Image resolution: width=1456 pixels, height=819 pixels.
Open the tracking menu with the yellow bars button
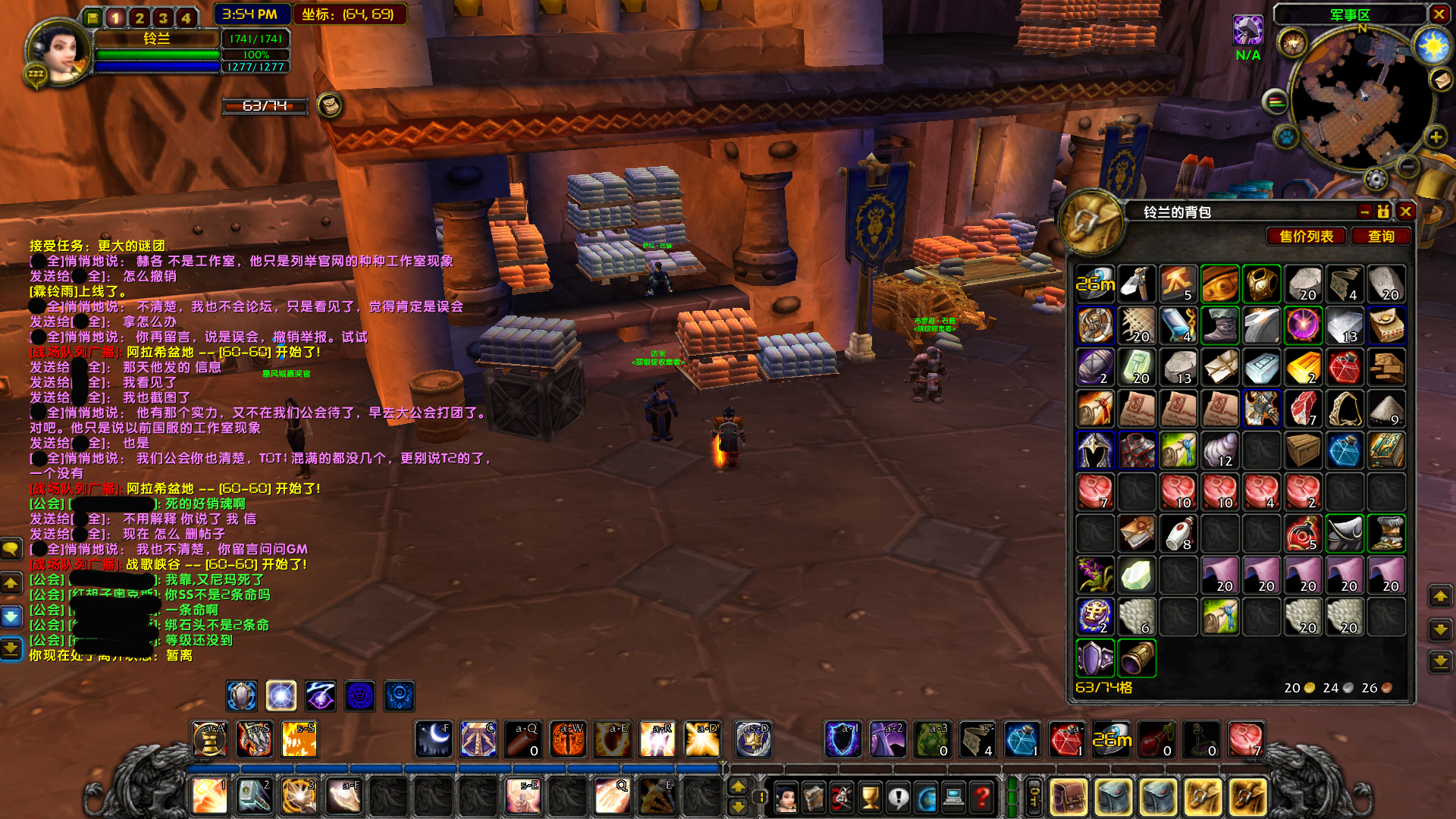tap(1276, 101)
